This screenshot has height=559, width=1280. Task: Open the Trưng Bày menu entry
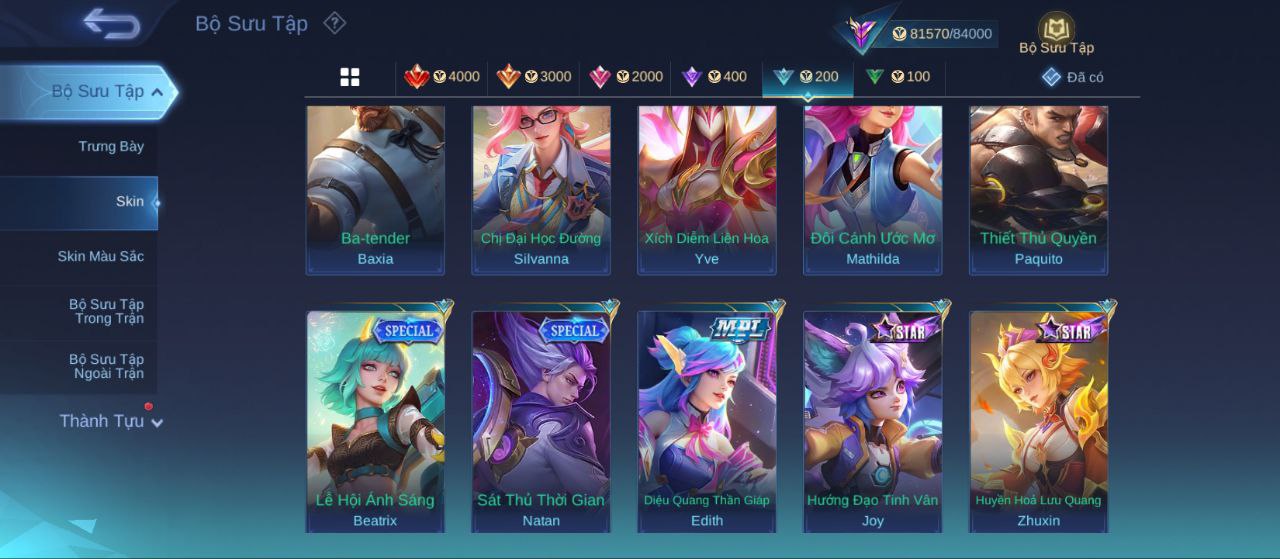(111, 147)
